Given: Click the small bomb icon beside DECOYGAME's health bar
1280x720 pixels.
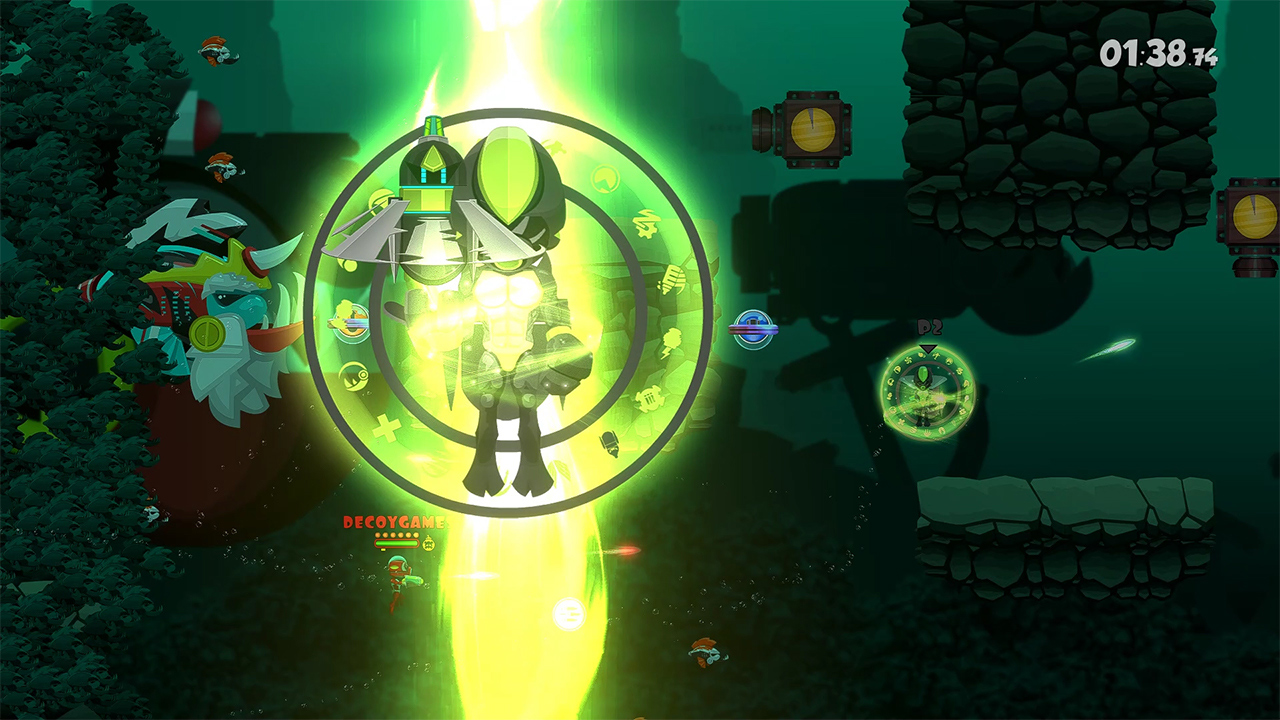Looking at the screenshot, I should tap(428, 544).
